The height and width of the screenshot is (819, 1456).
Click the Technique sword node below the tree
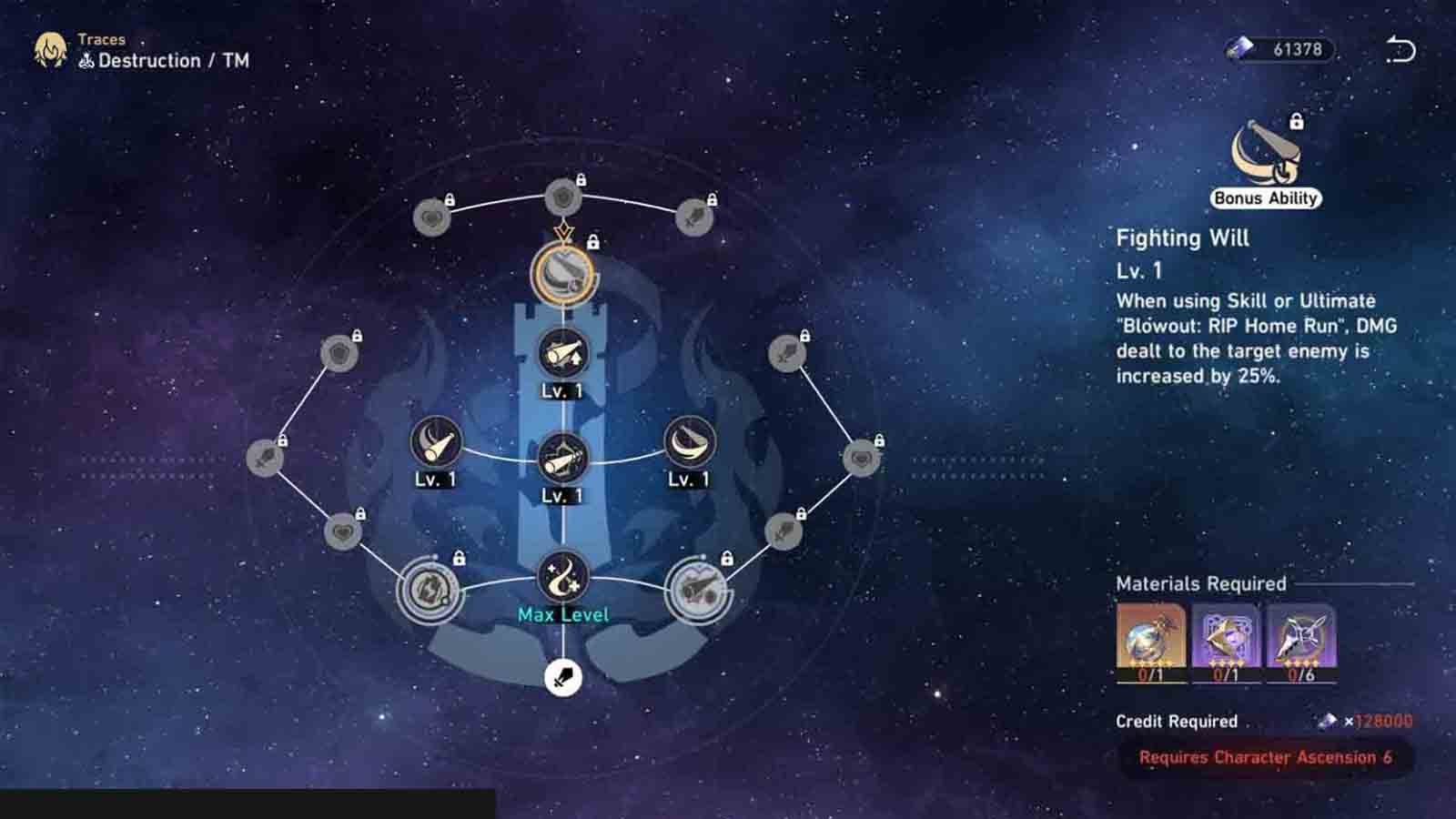[x=561, y=677]
